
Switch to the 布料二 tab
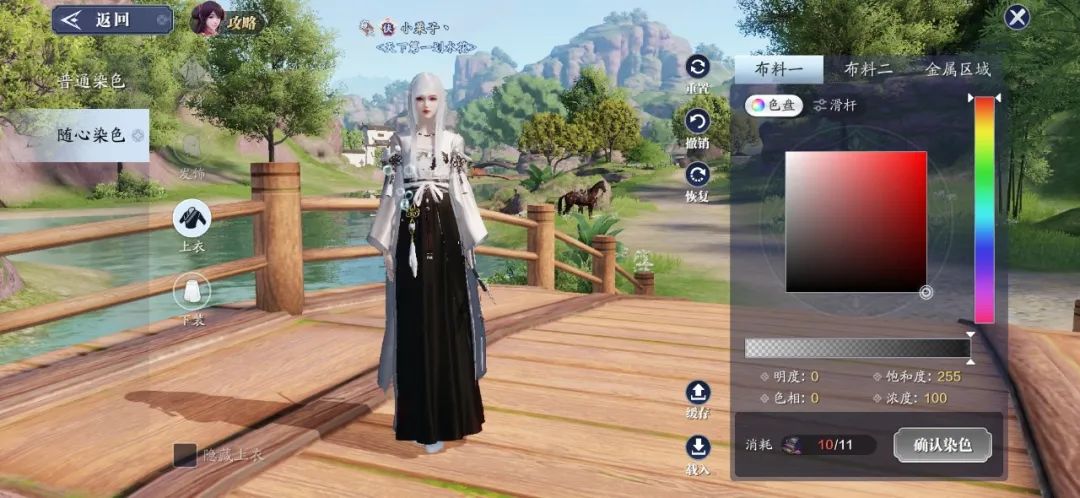pyautogui.click(x=867, y=69)
